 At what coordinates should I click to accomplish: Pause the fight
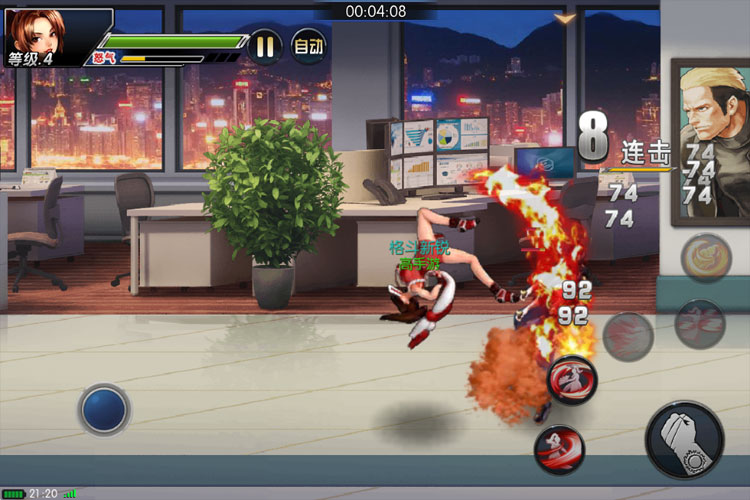265,46
